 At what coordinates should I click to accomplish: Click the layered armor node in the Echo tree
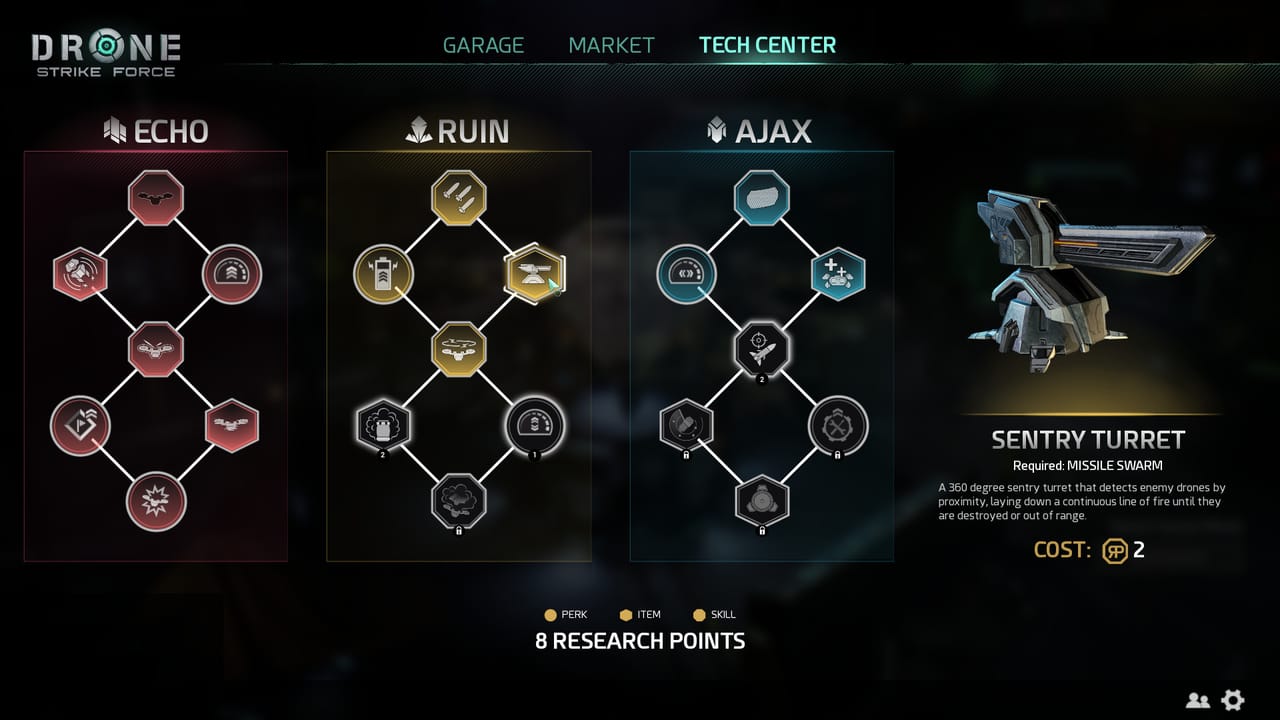[x=231, y=272]
